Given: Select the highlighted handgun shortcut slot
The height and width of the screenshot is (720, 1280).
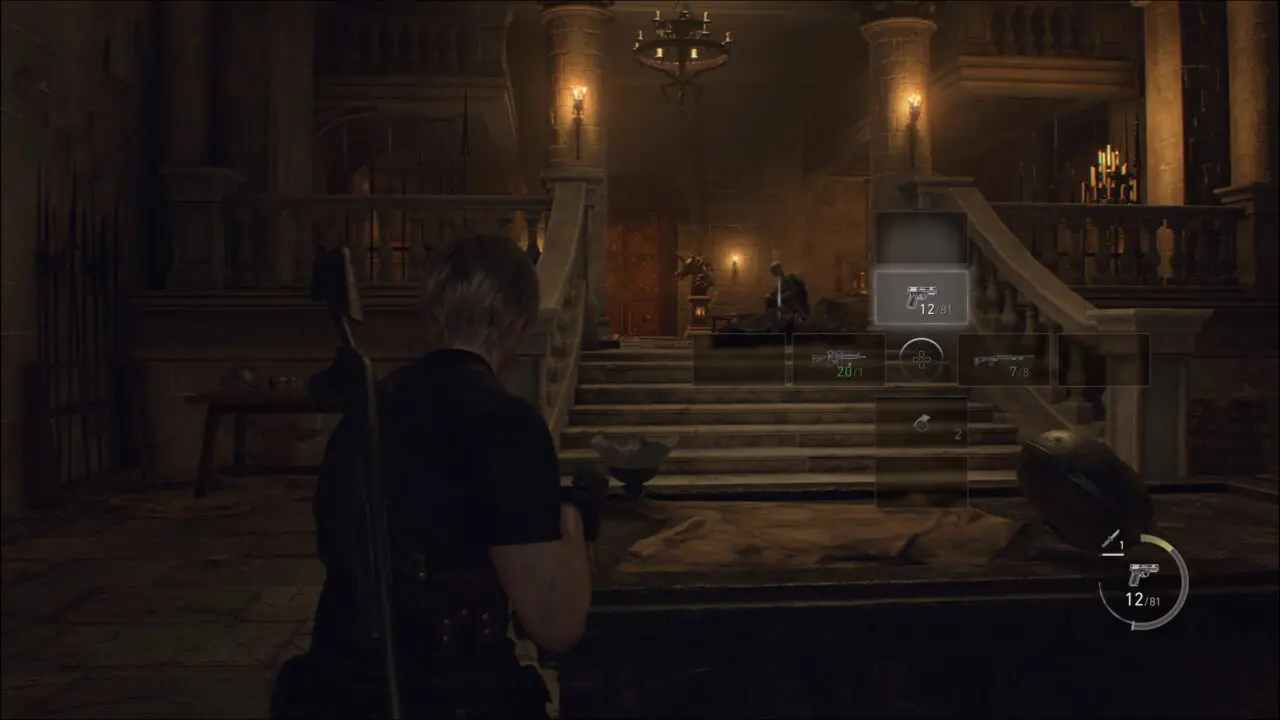Looking at the screenshot, I should (x=921, y=297).
